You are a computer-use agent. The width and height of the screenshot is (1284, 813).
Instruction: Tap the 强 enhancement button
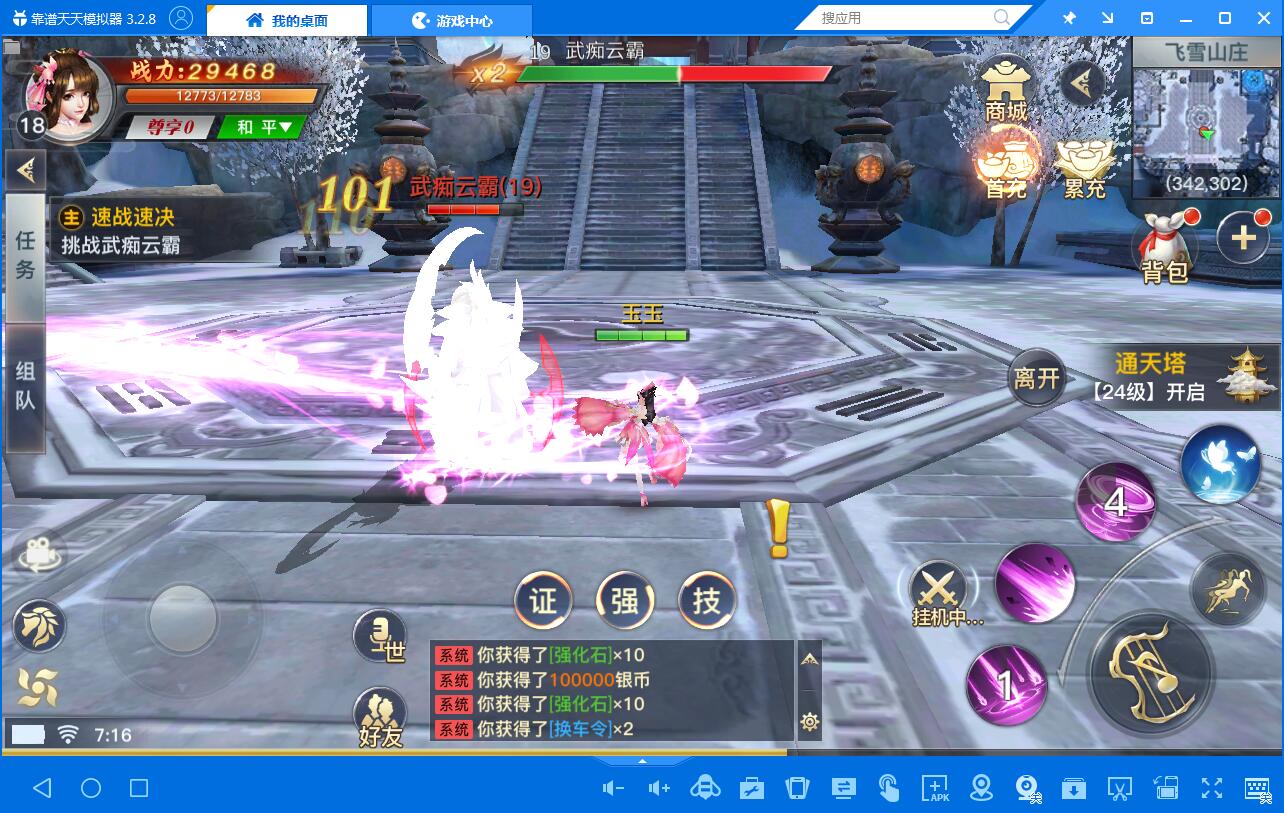pos(625,601)
